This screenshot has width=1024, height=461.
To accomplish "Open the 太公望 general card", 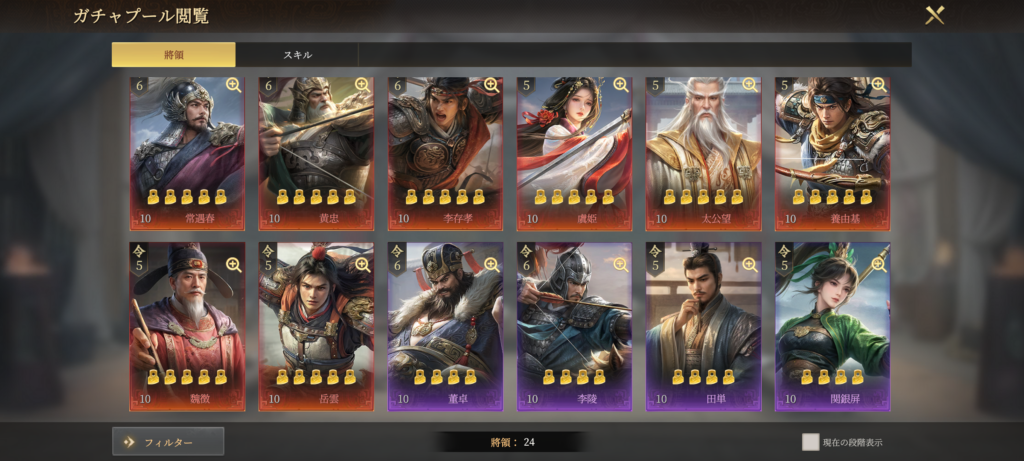I will [x=703, y=153].
